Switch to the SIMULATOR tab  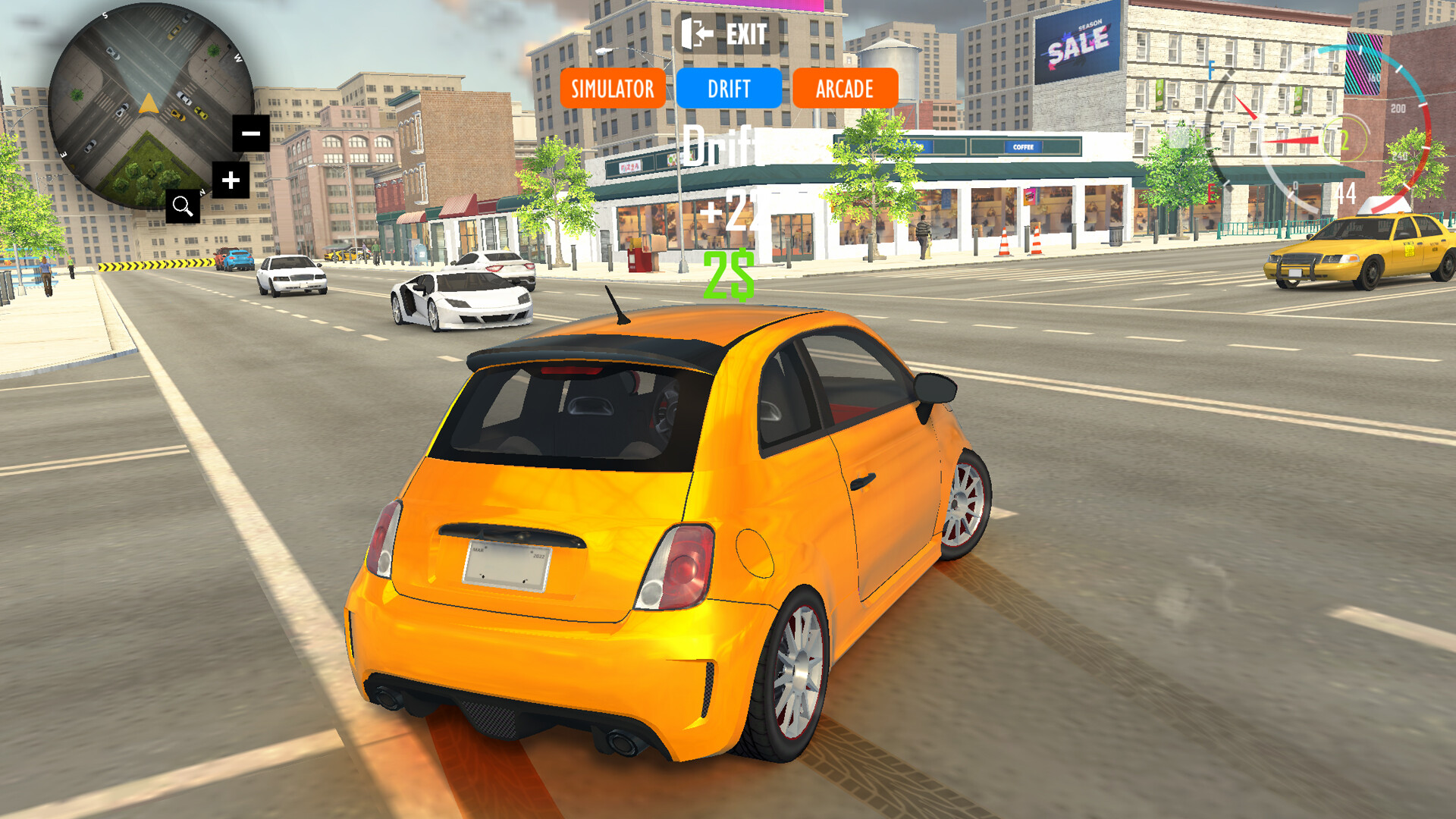pos(611,89)
